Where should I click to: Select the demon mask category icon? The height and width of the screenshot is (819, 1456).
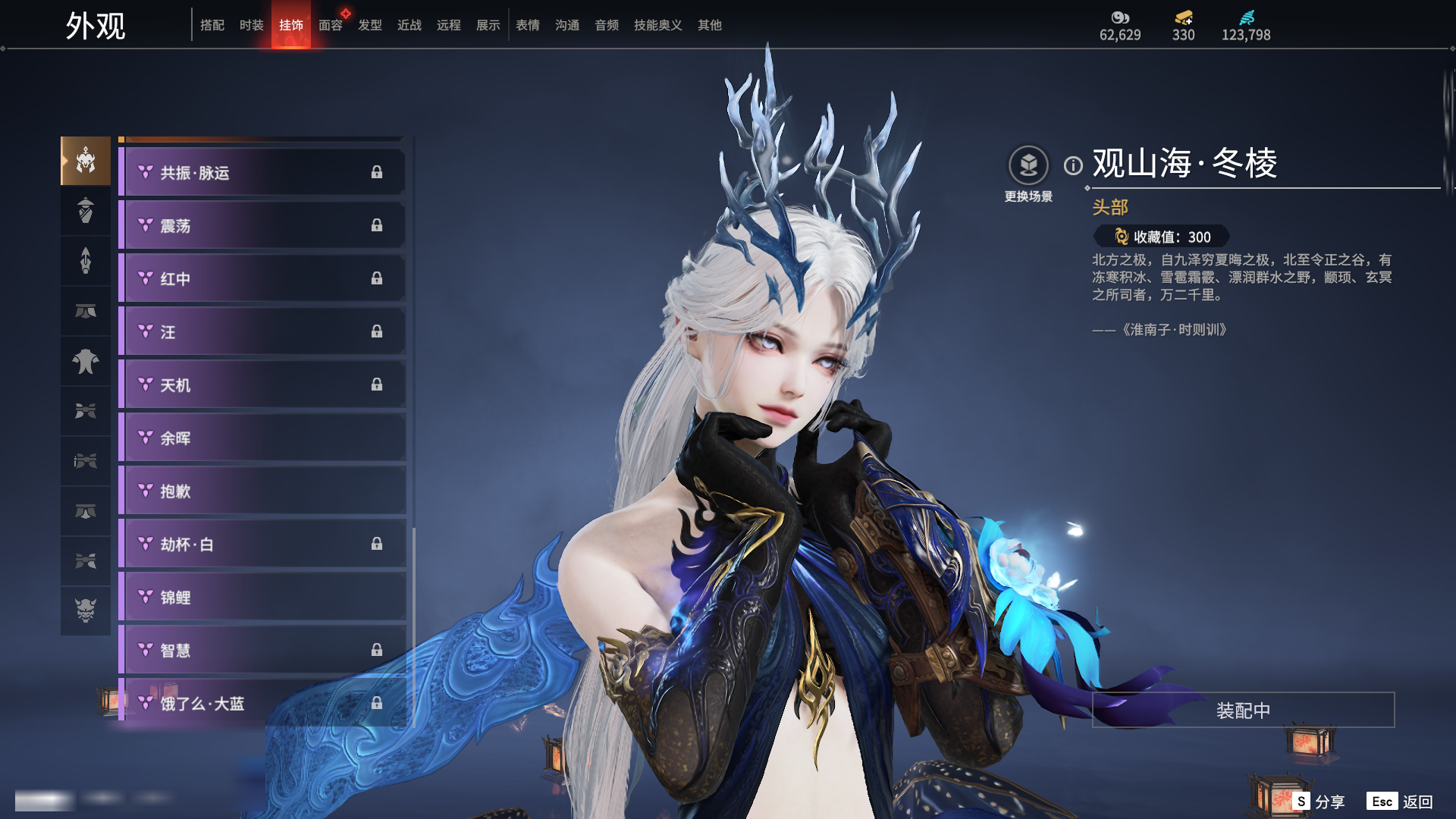tap(86, 610)
